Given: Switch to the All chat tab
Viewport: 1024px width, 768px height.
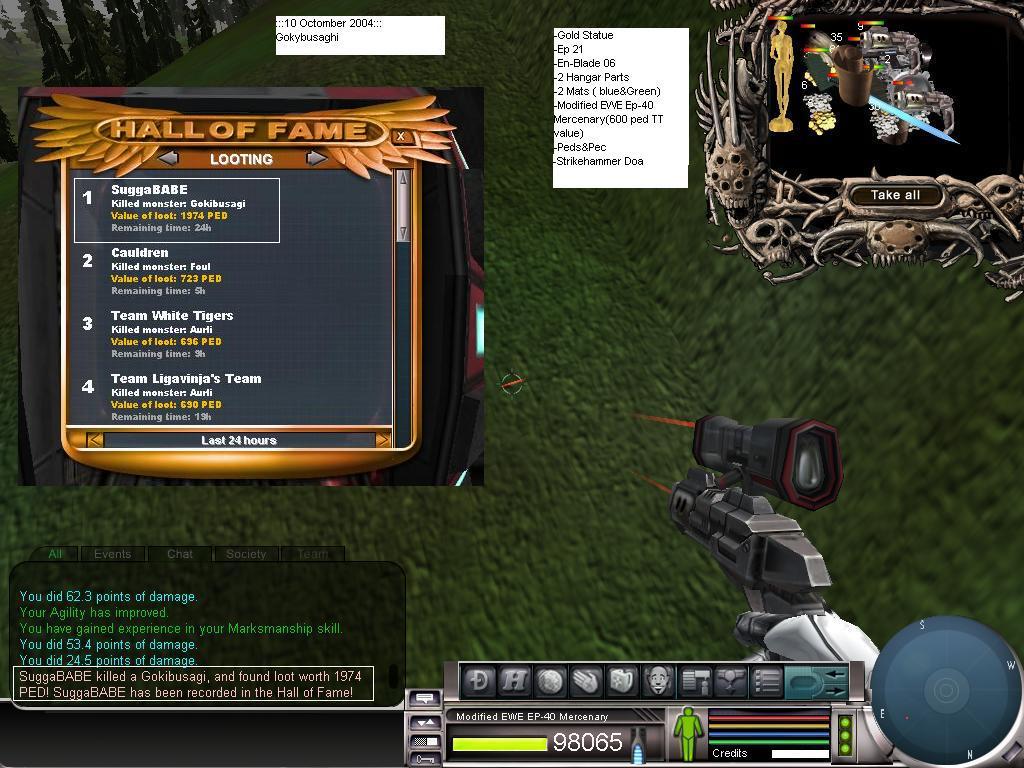Looking at the screenshot, I should tap(55, 553).
